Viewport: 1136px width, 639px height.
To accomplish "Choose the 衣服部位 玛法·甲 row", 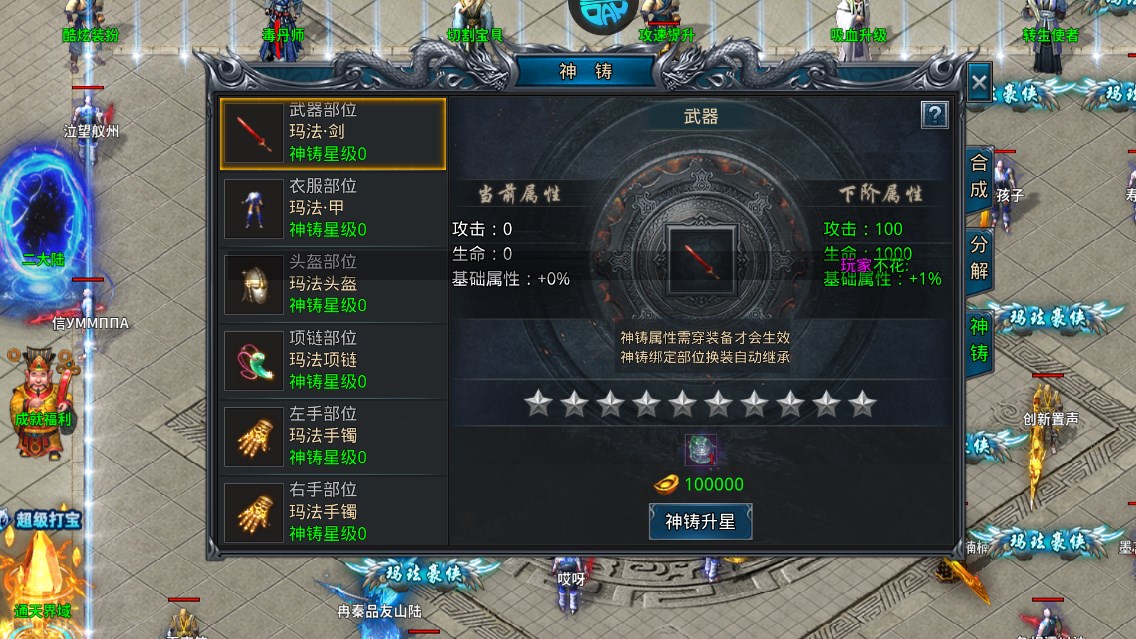I will [333, 209].
